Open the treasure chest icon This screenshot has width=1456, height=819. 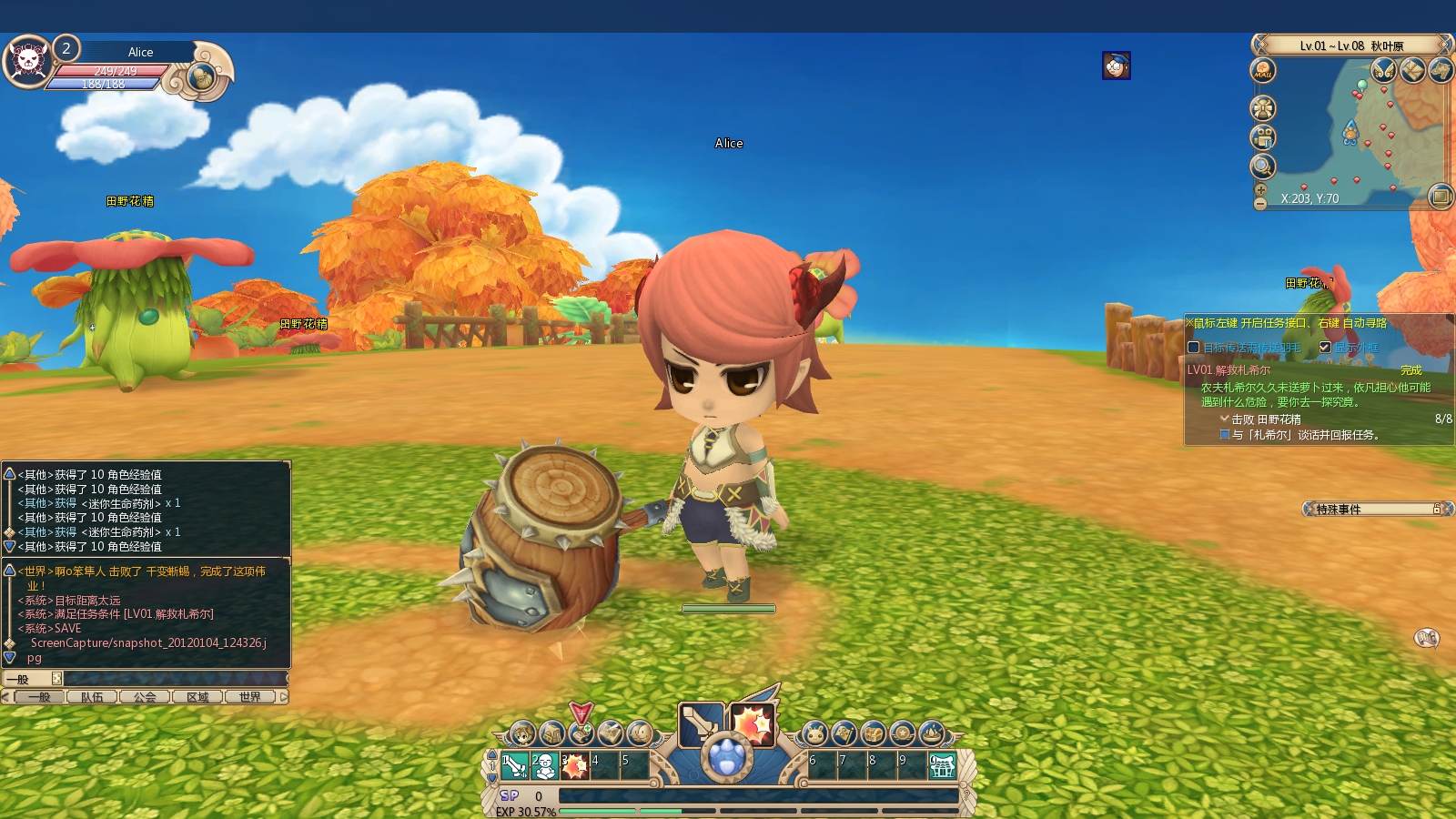pos(873,733)
